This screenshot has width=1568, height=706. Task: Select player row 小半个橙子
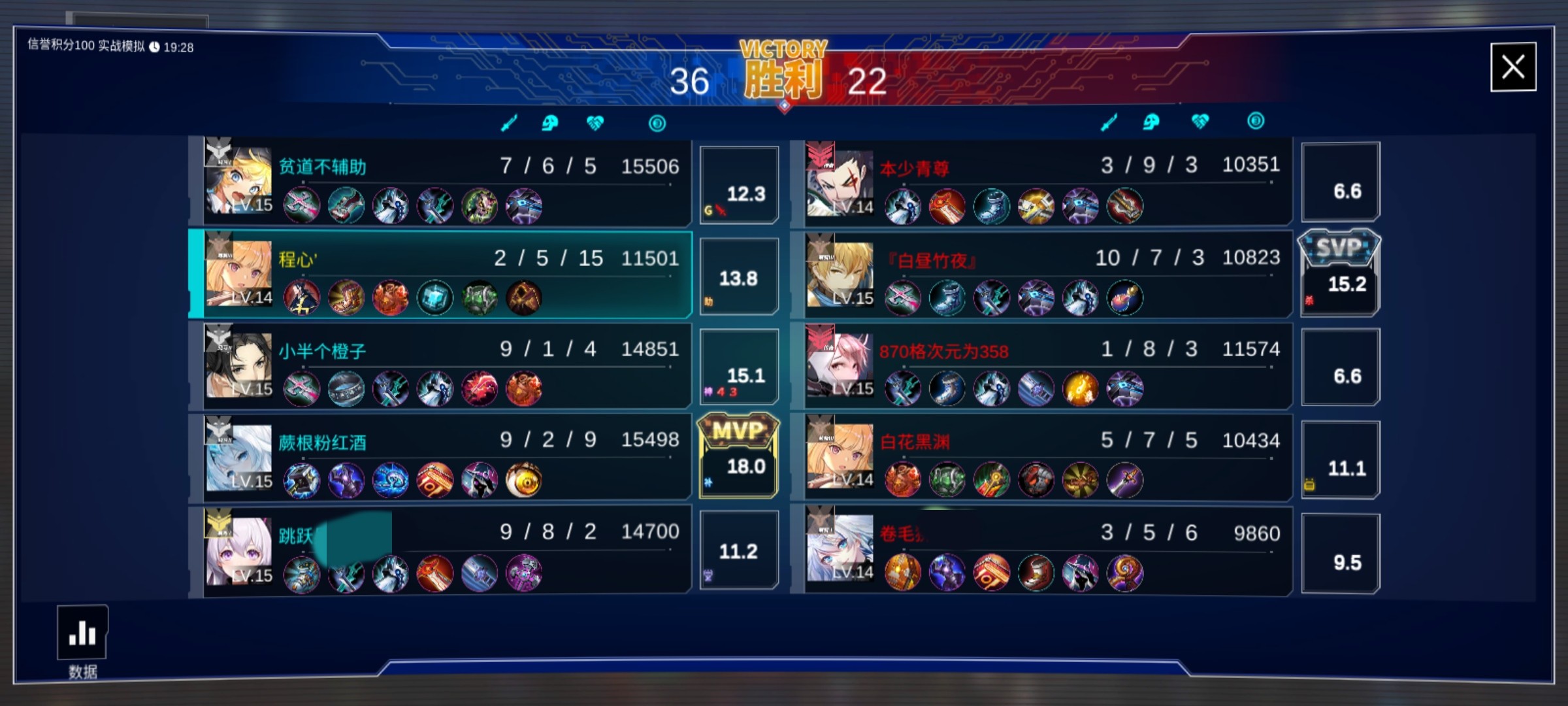tap(444, 365)
